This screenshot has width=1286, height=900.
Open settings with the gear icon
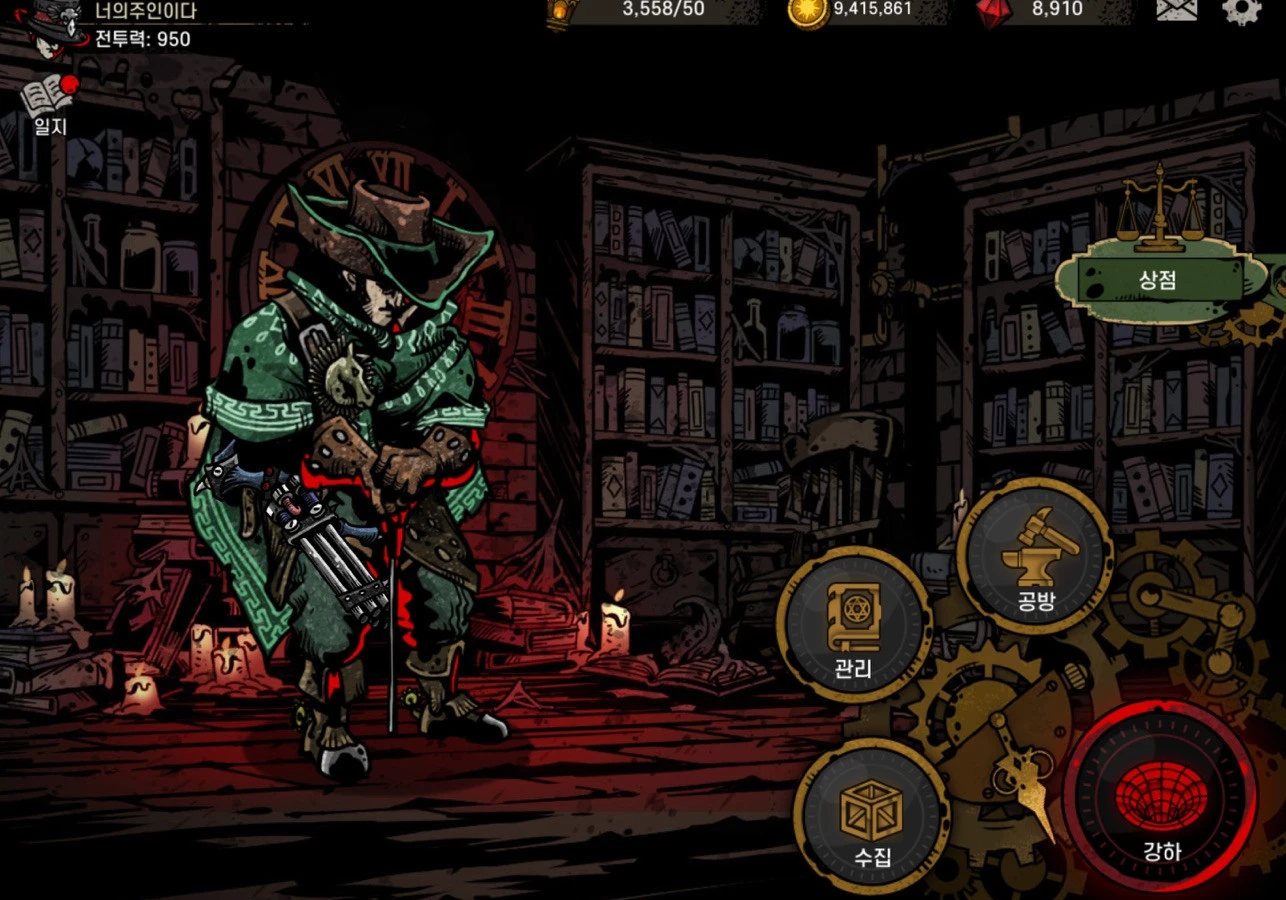coord(1240,10)
